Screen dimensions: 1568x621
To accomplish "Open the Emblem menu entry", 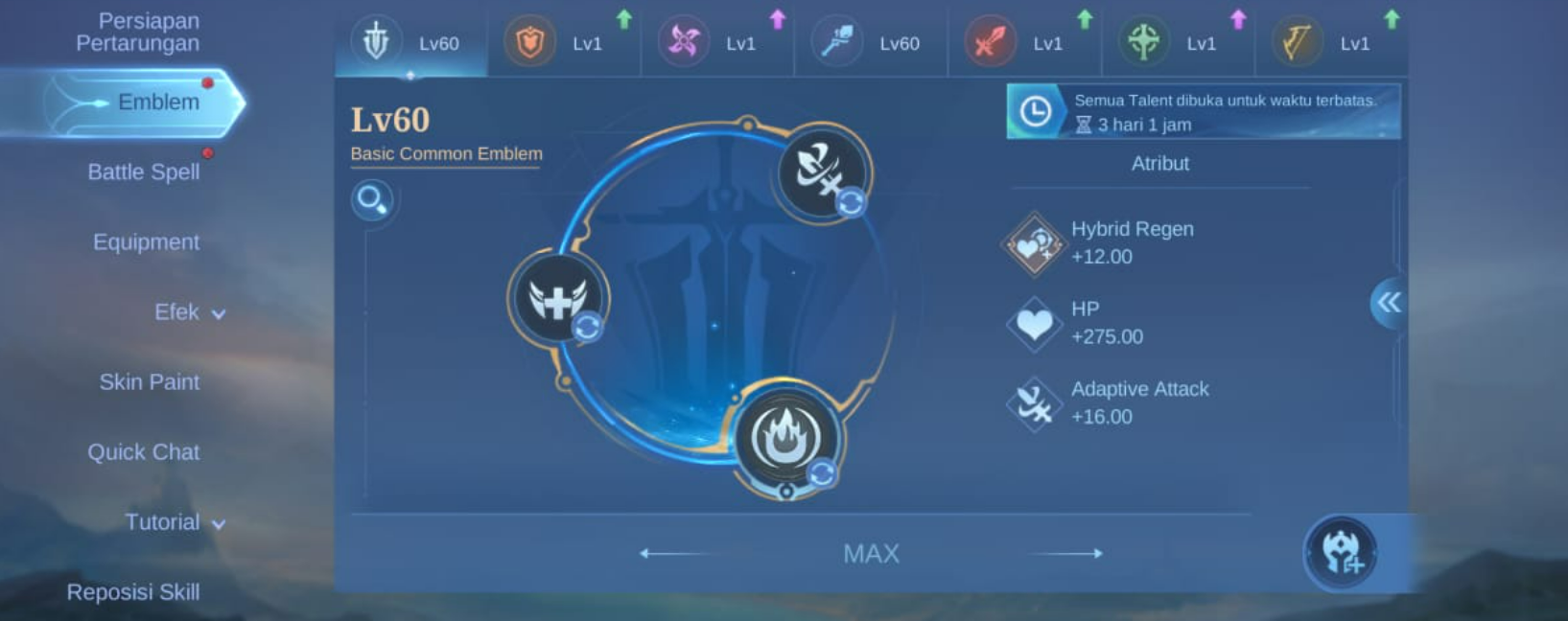I will tap(157, 102).
